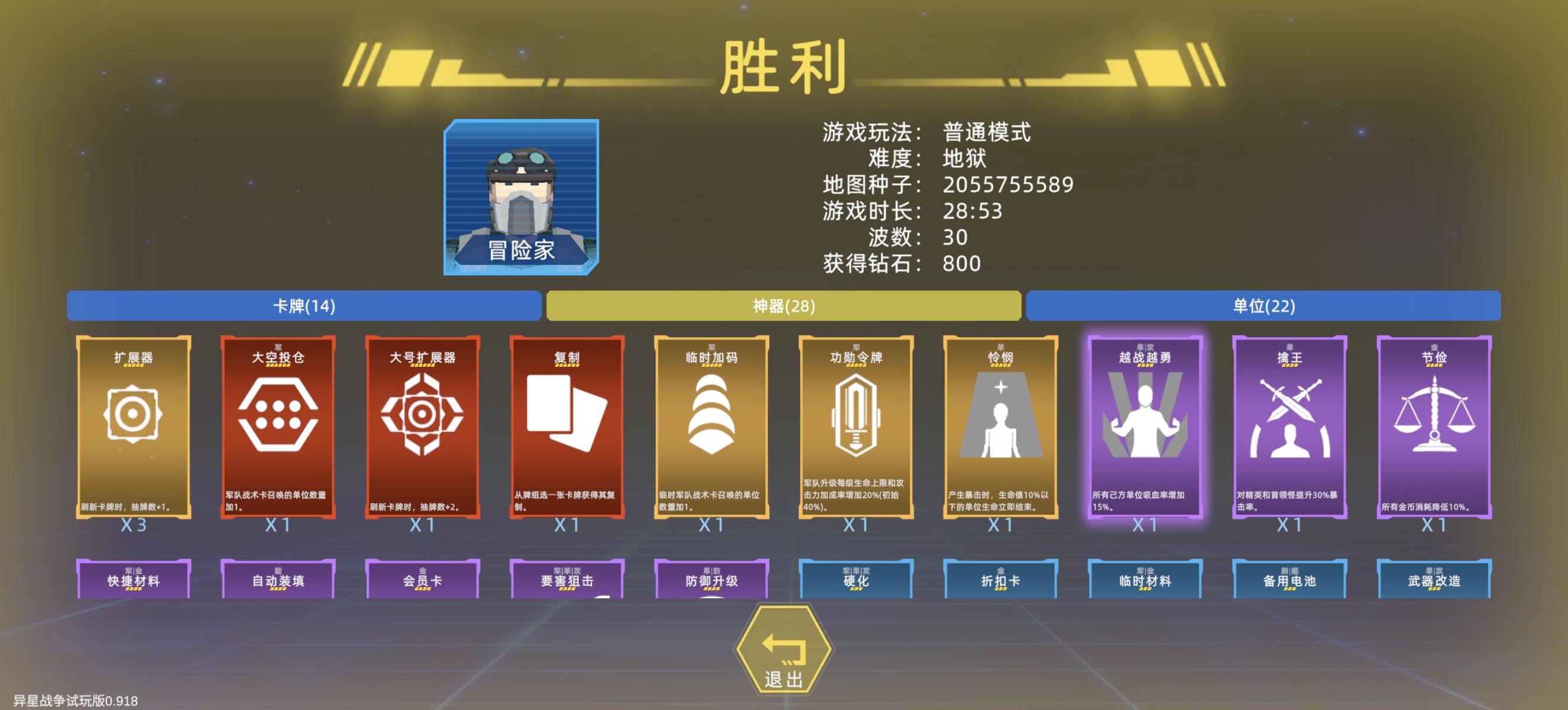1568x710 pixels.
Task: Open the 会员卡 item
Action: click(x=423, y=580)
